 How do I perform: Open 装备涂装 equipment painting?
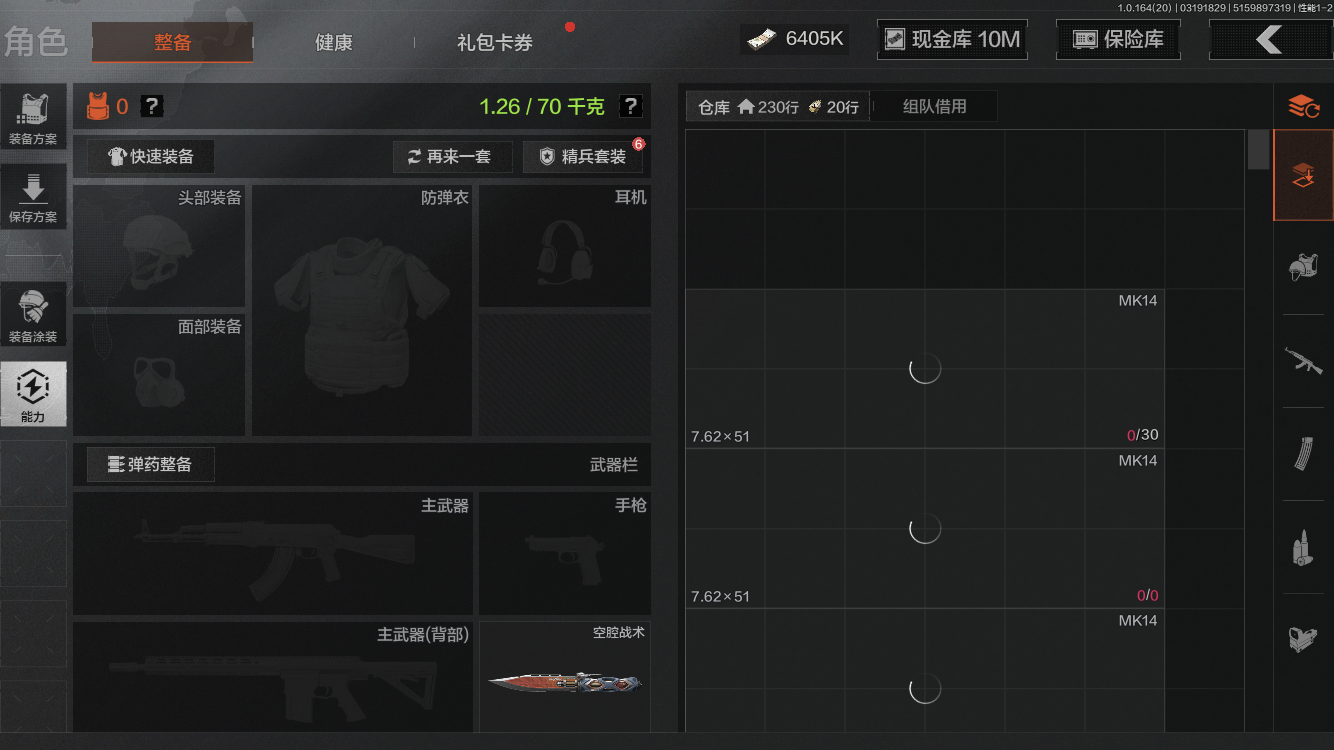pyautogui.click(x=34, y=313)
